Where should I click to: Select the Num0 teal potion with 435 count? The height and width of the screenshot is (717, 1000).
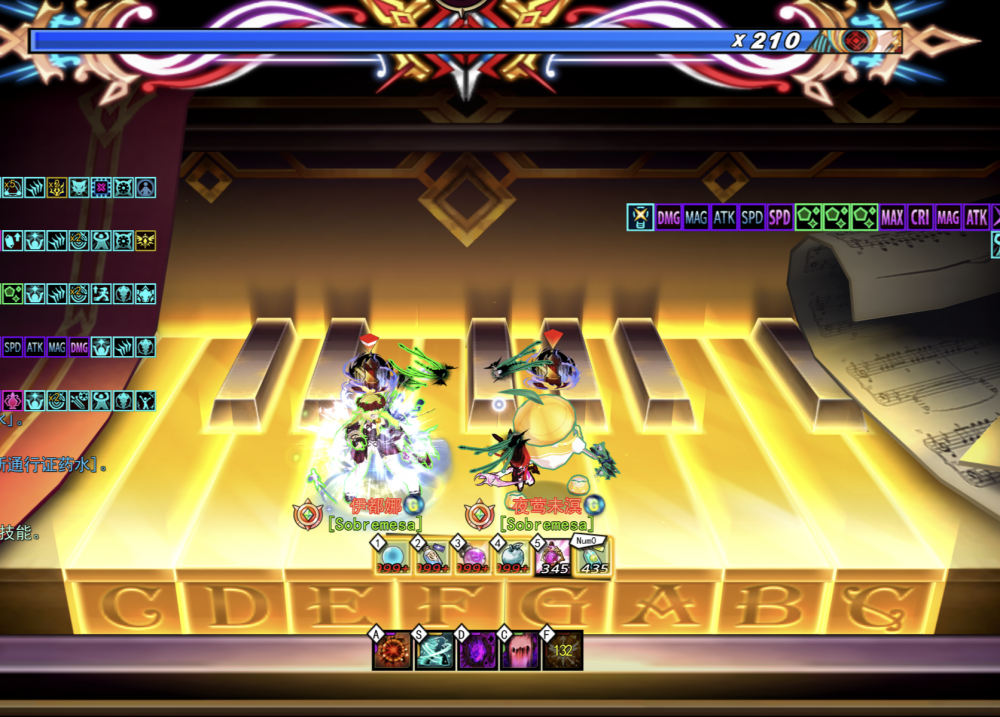point(593,557)
